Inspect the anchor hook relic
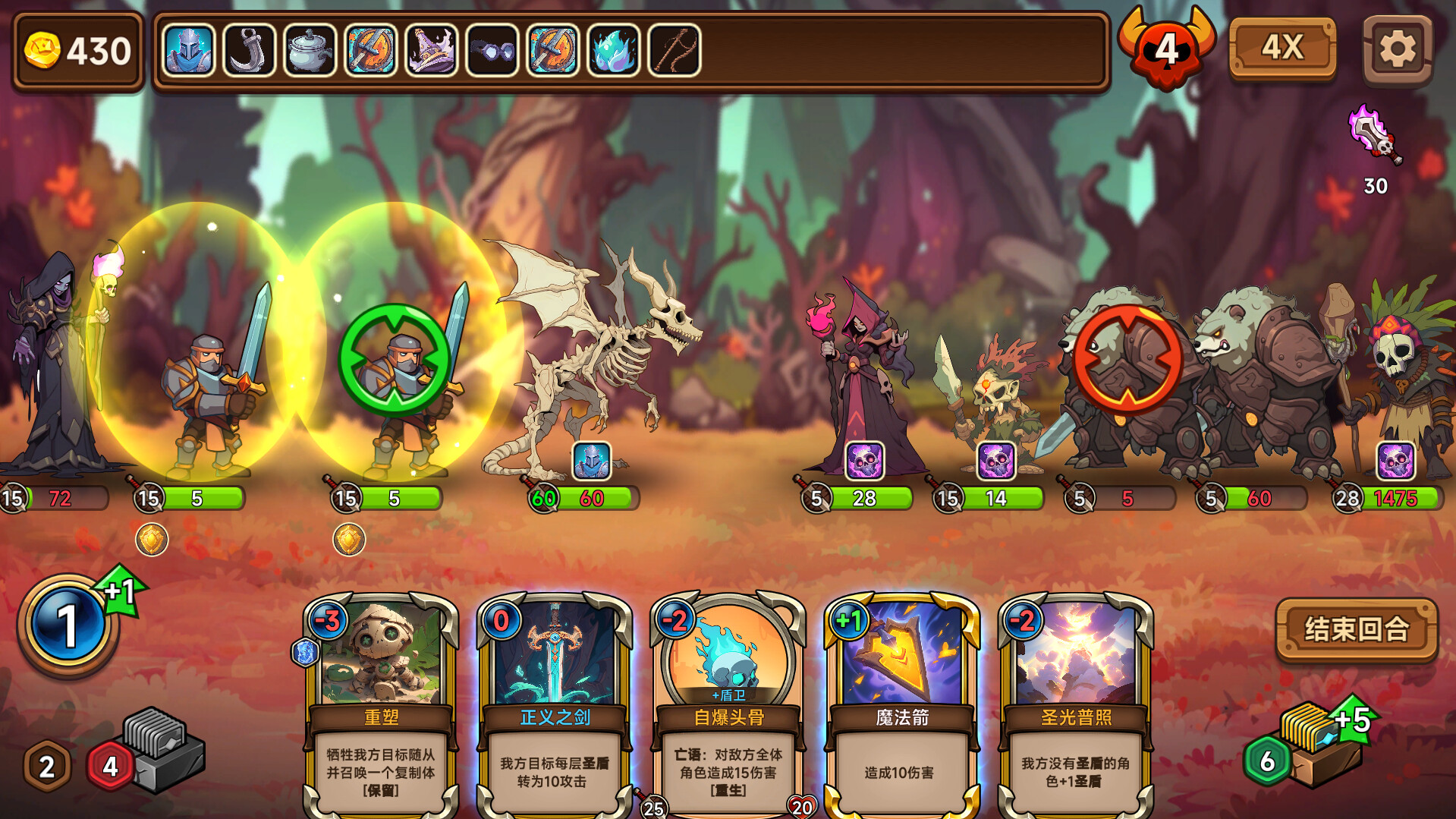1456x819 pixels. click(249, 51)
